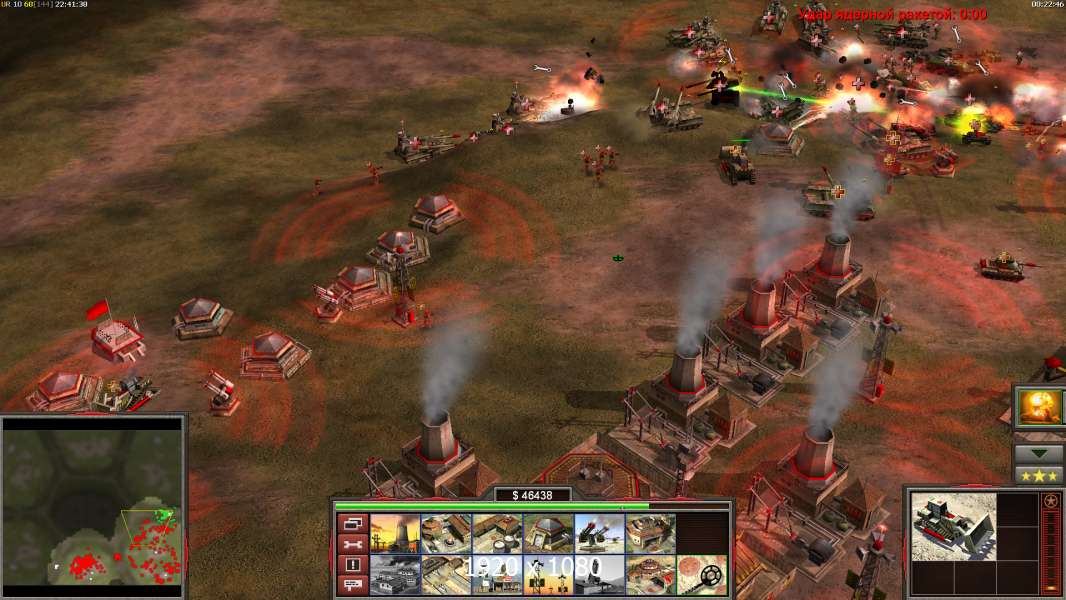
Task: Activate the mine-clearing detector command
Action: click(702, 574)
